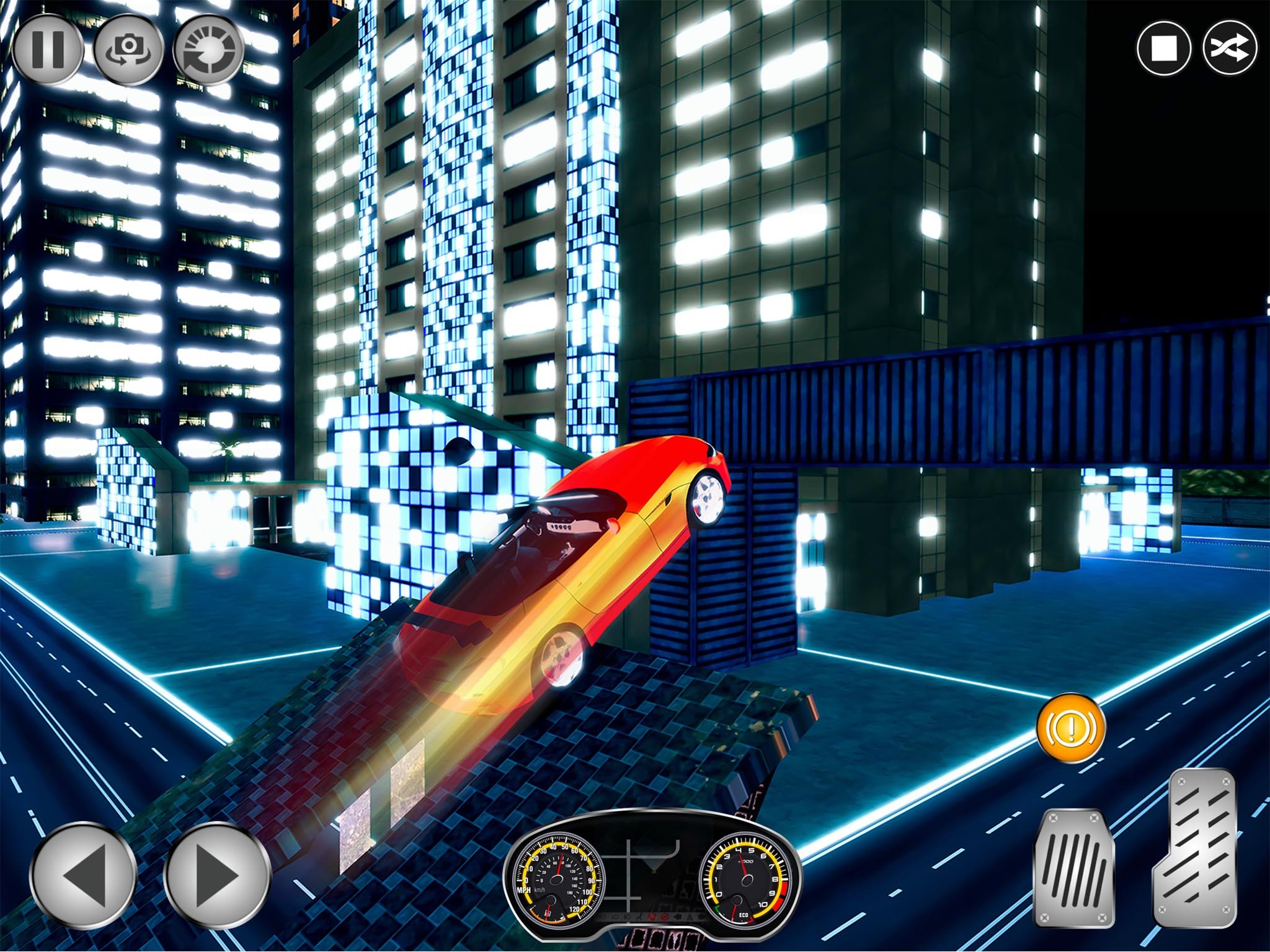The width and height of the screenshot is (1270, 952).
Task: Tap the circular reset car button
Action: [208, 50]
